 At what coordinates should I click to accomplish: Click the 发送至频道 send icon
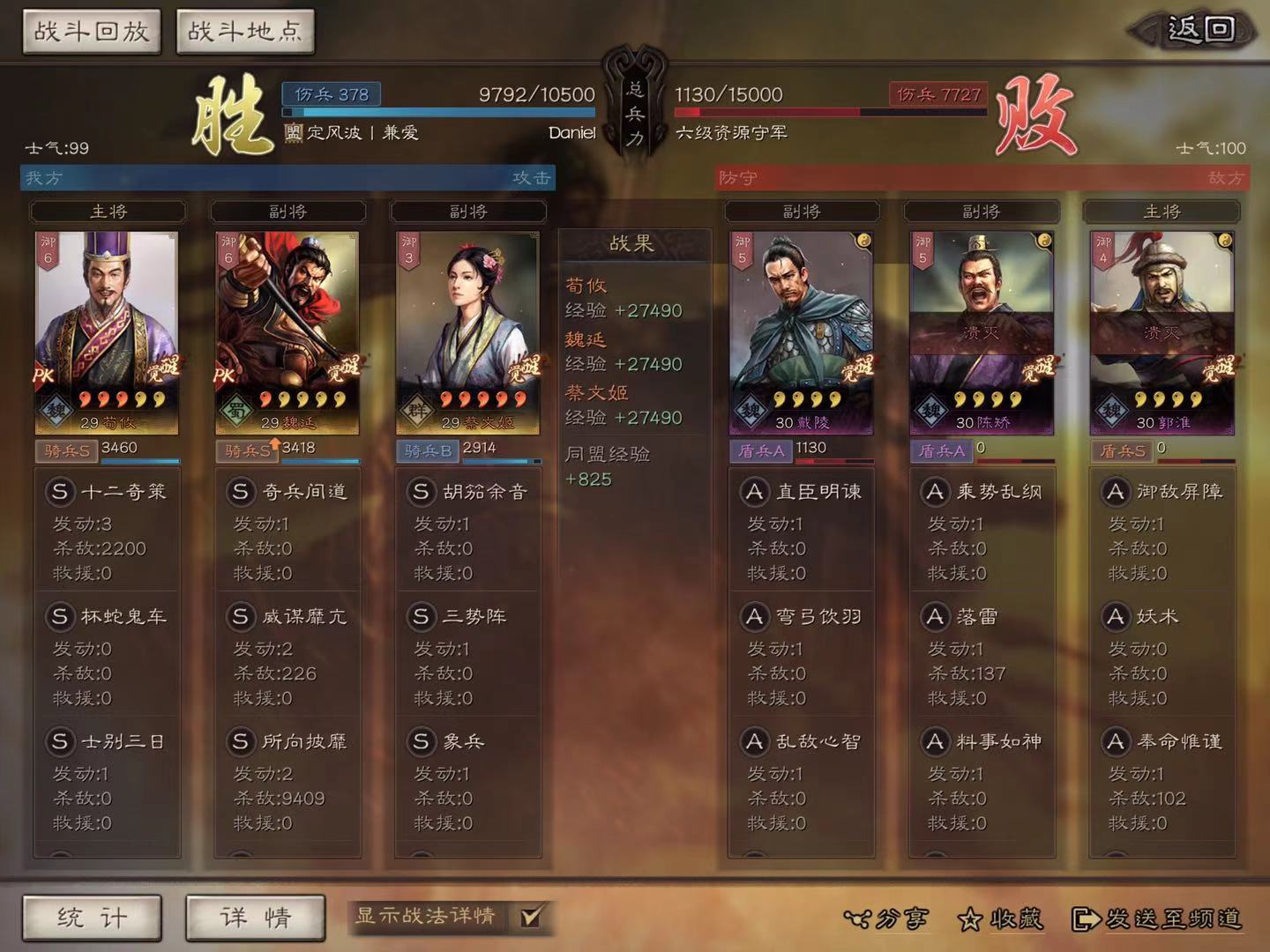(x=1084, y=919)
